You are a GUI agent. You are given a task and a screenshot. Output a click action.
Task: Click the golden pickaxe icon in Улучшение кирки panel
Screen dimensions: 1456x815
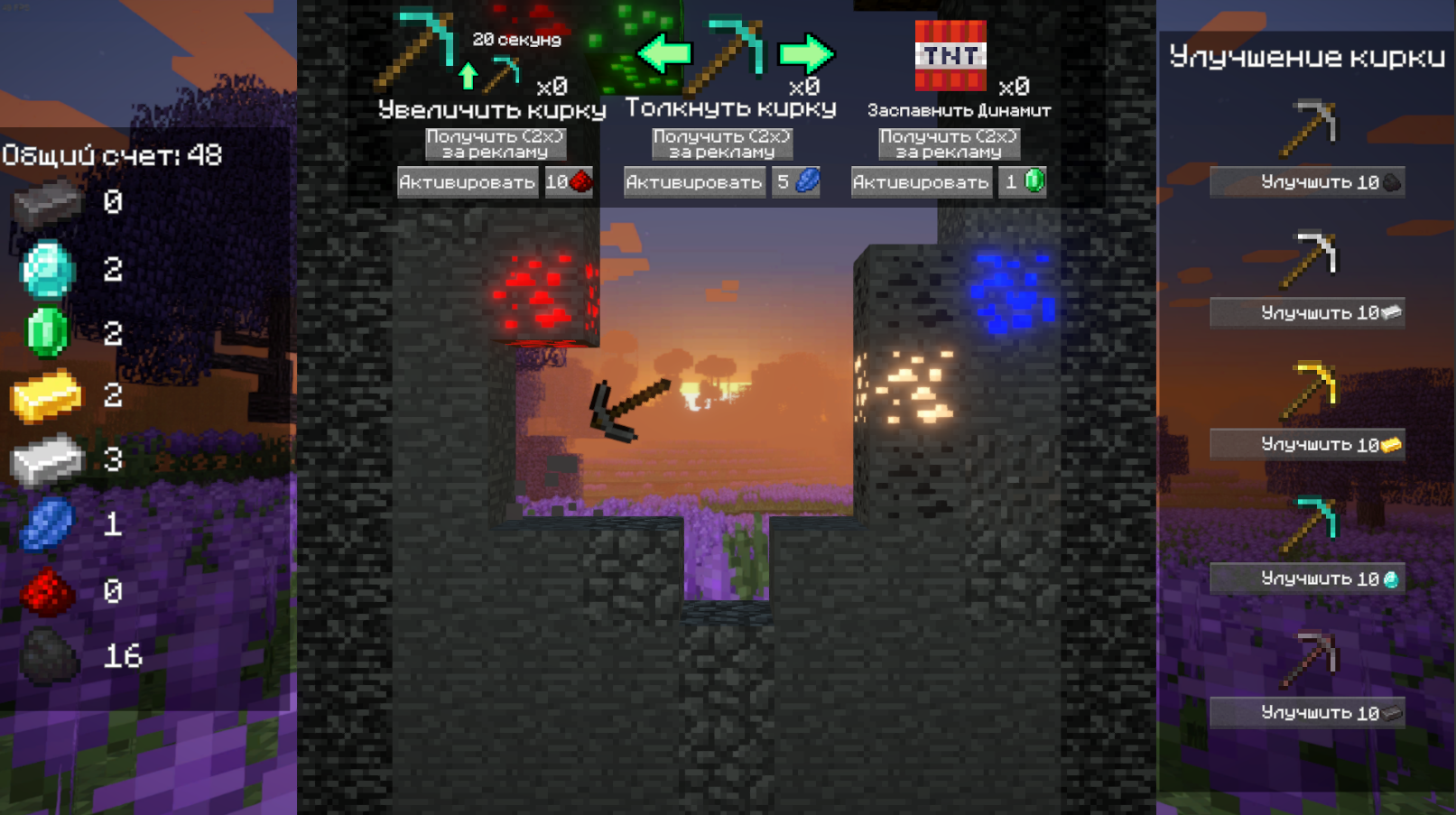[x=1310, y=390]
